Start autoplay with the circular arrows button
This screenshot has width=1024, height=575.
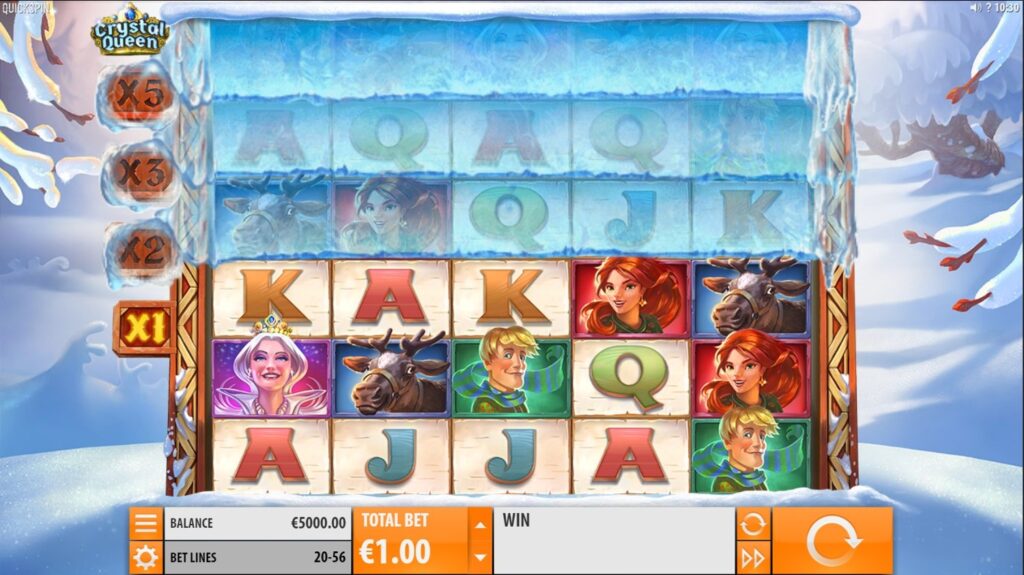tap(753, 523)
